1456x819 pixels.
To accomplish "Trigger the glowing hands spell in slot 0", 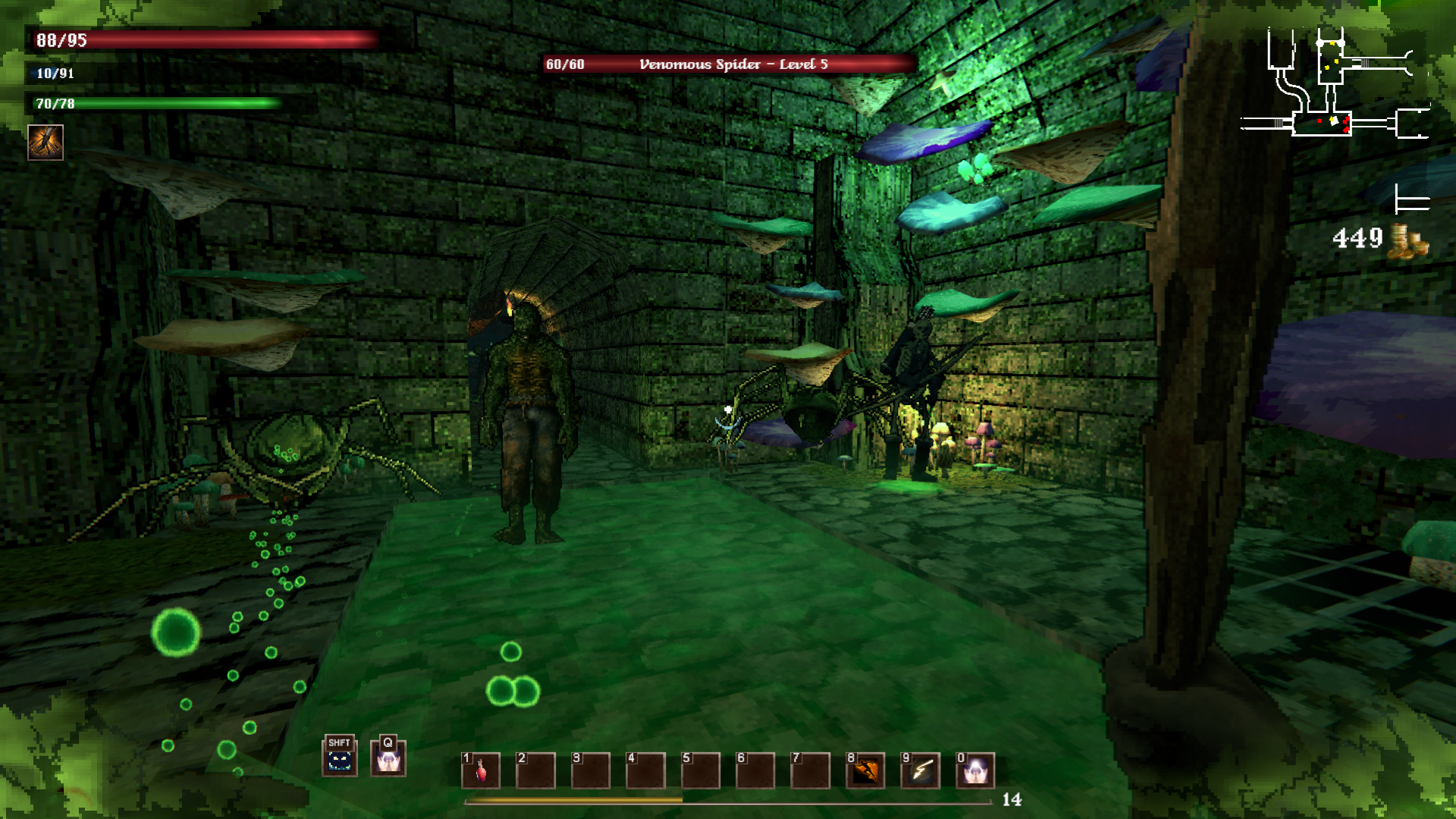I will [975, 770].
